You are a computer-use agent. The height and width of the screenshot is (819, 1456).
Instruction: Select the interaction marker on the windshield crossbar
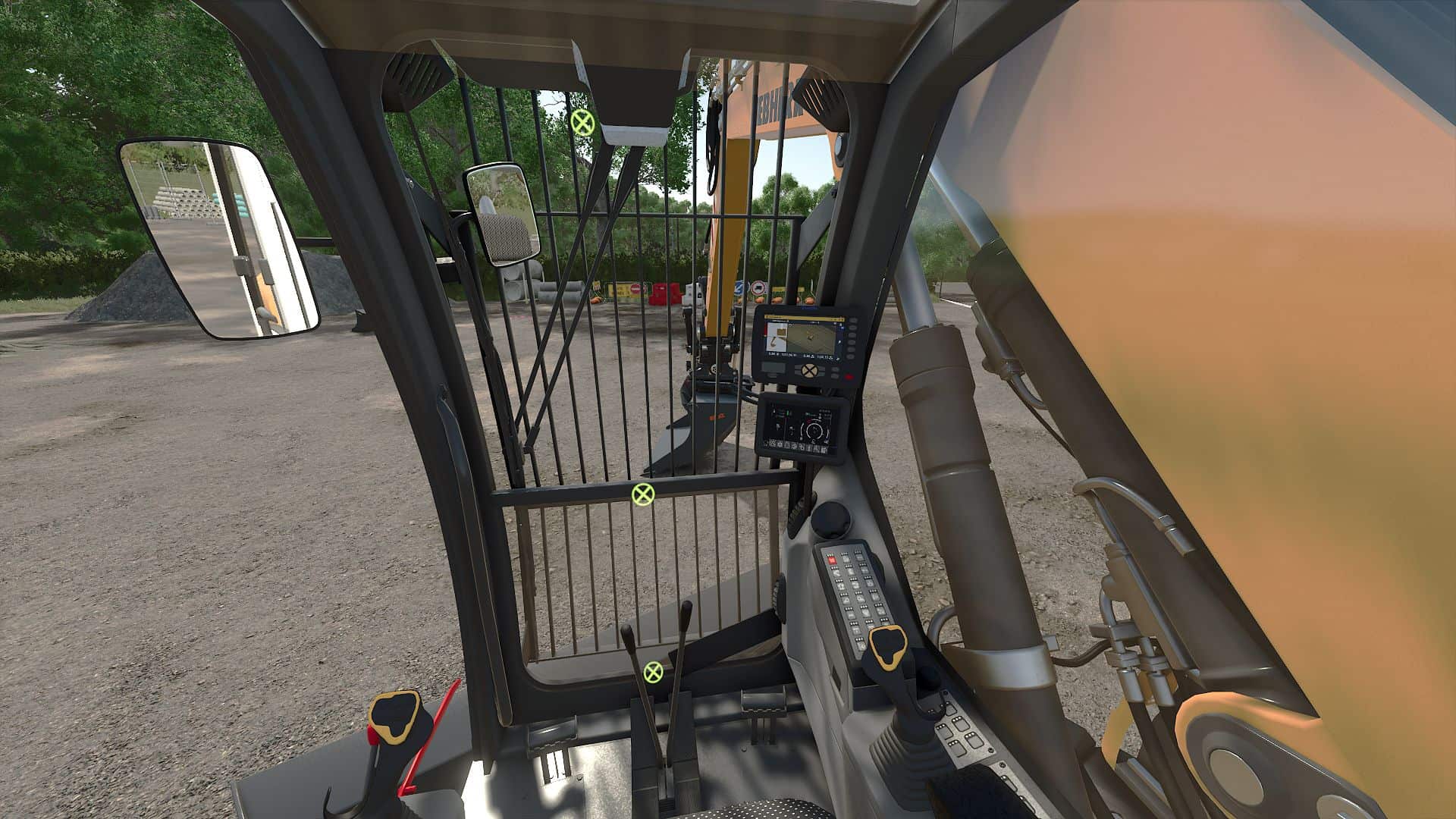pyautogui.click(x=643, y=494)
